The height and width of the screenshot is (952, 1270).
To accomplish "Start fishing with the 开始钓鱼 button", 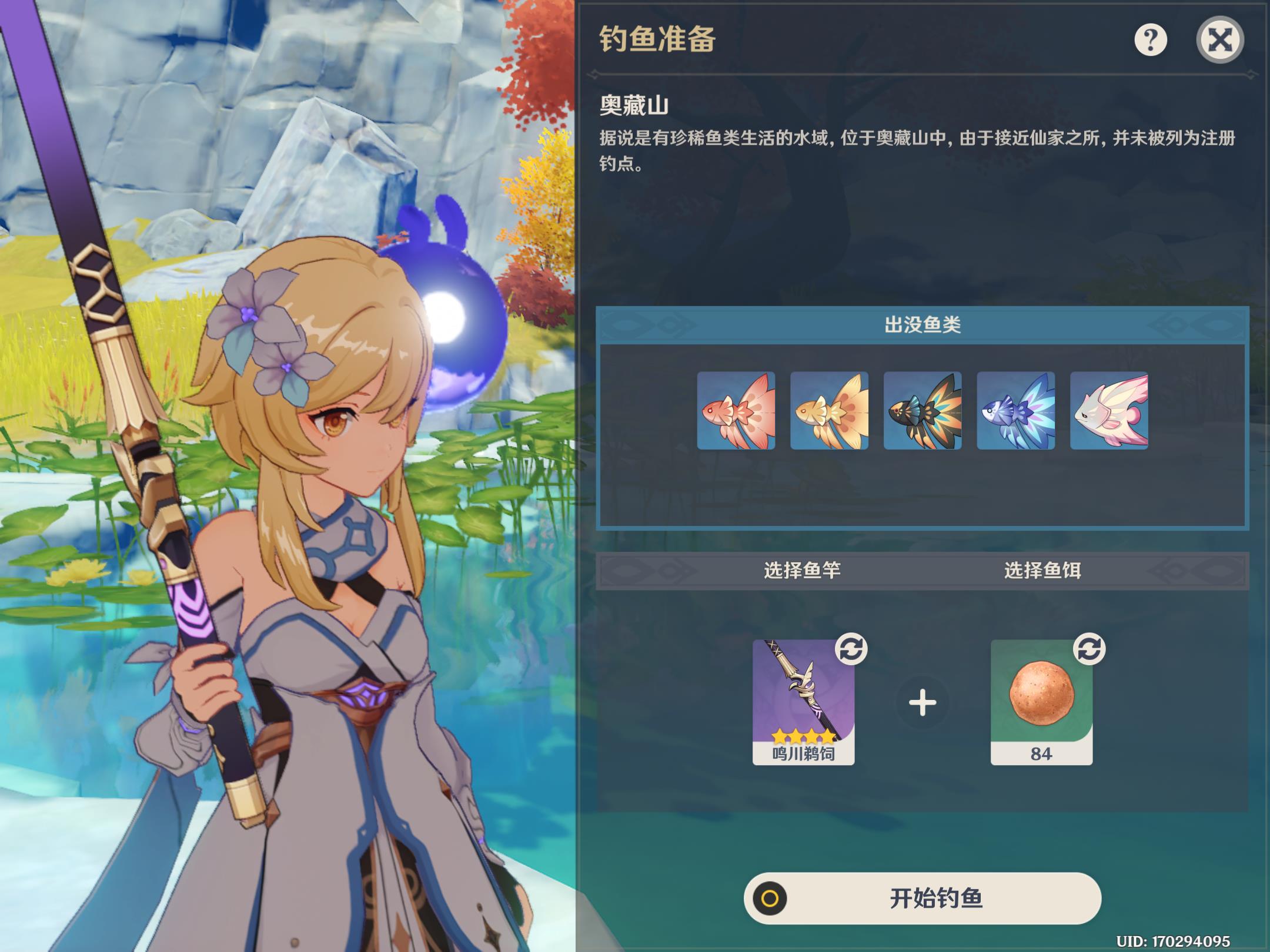I will click(x=922, y=898).
